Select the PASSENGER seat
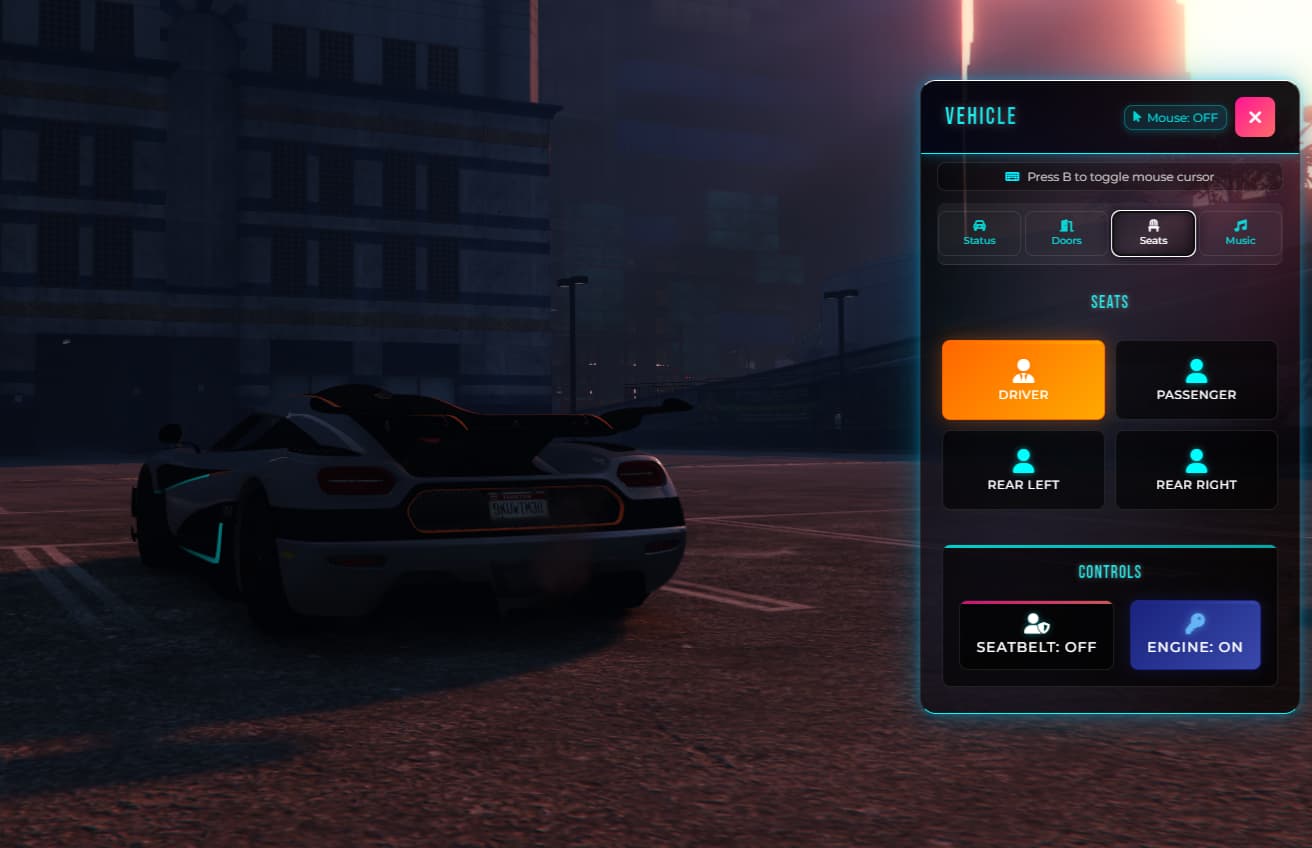1312x848 pixels. pos(1196,380)
